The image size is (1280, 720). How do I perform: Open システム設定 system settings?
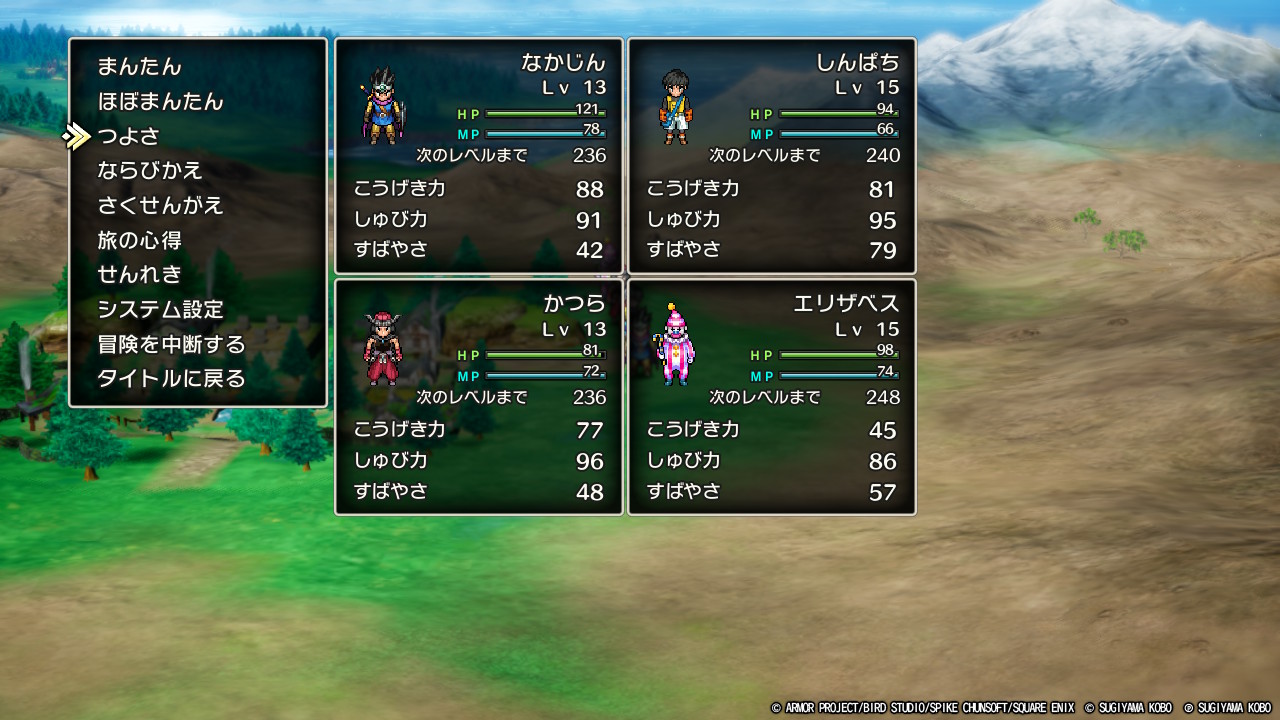click(160, 310)
